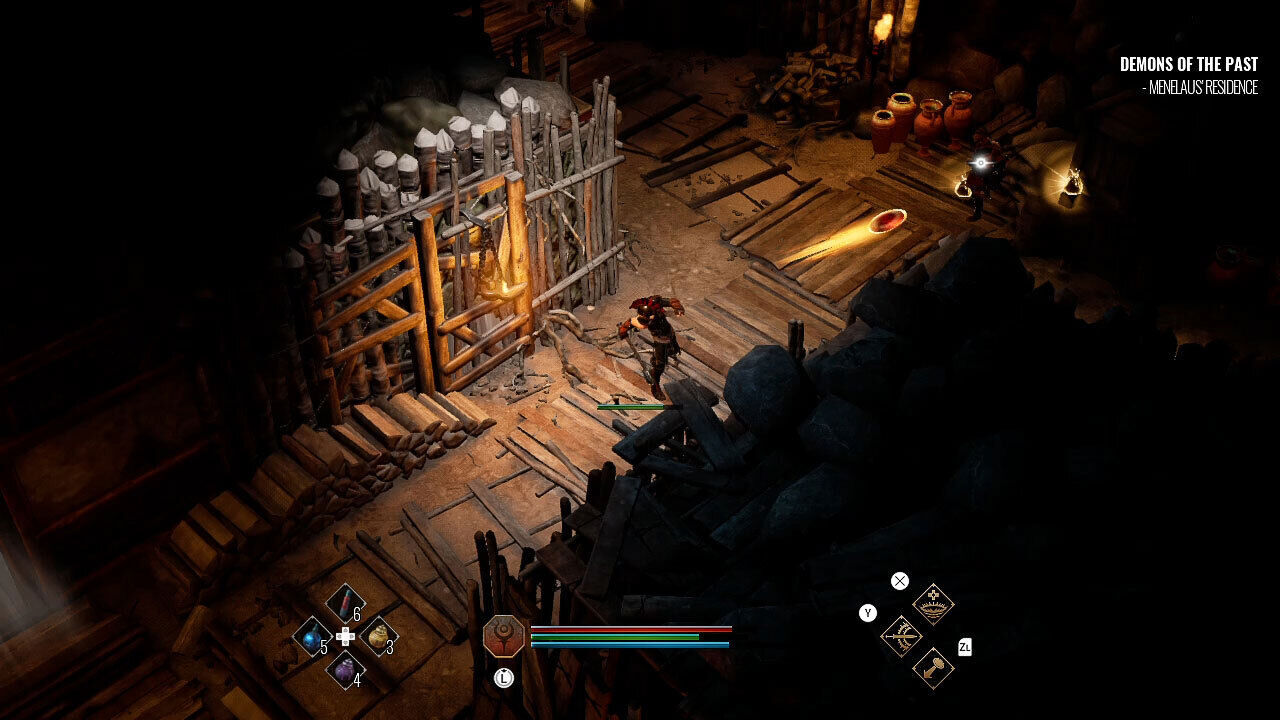Open the Menelaus' Residence objective entry
The height and width of the screenshot is (720, 1280).
coord(1200,88)
